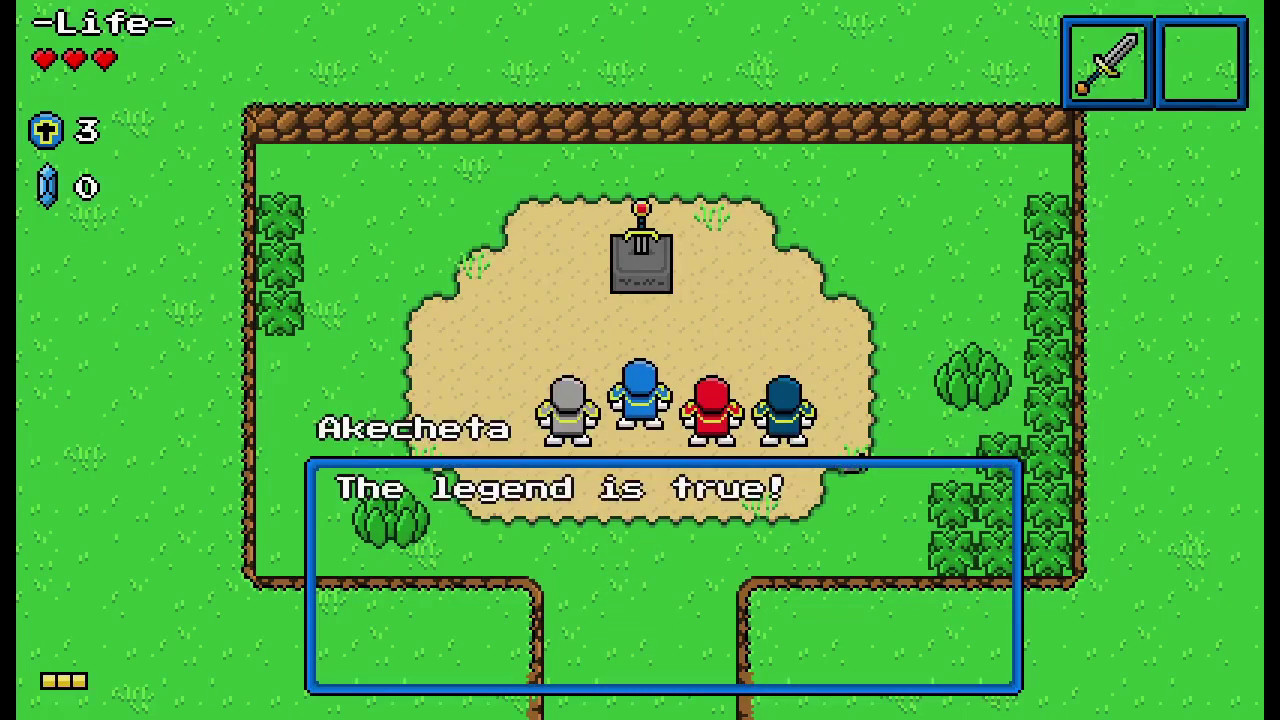Viewport: 1280px width, 720px height.
Task: Select the sword in the first equipment slot
Action: [x=1106, y=62]
